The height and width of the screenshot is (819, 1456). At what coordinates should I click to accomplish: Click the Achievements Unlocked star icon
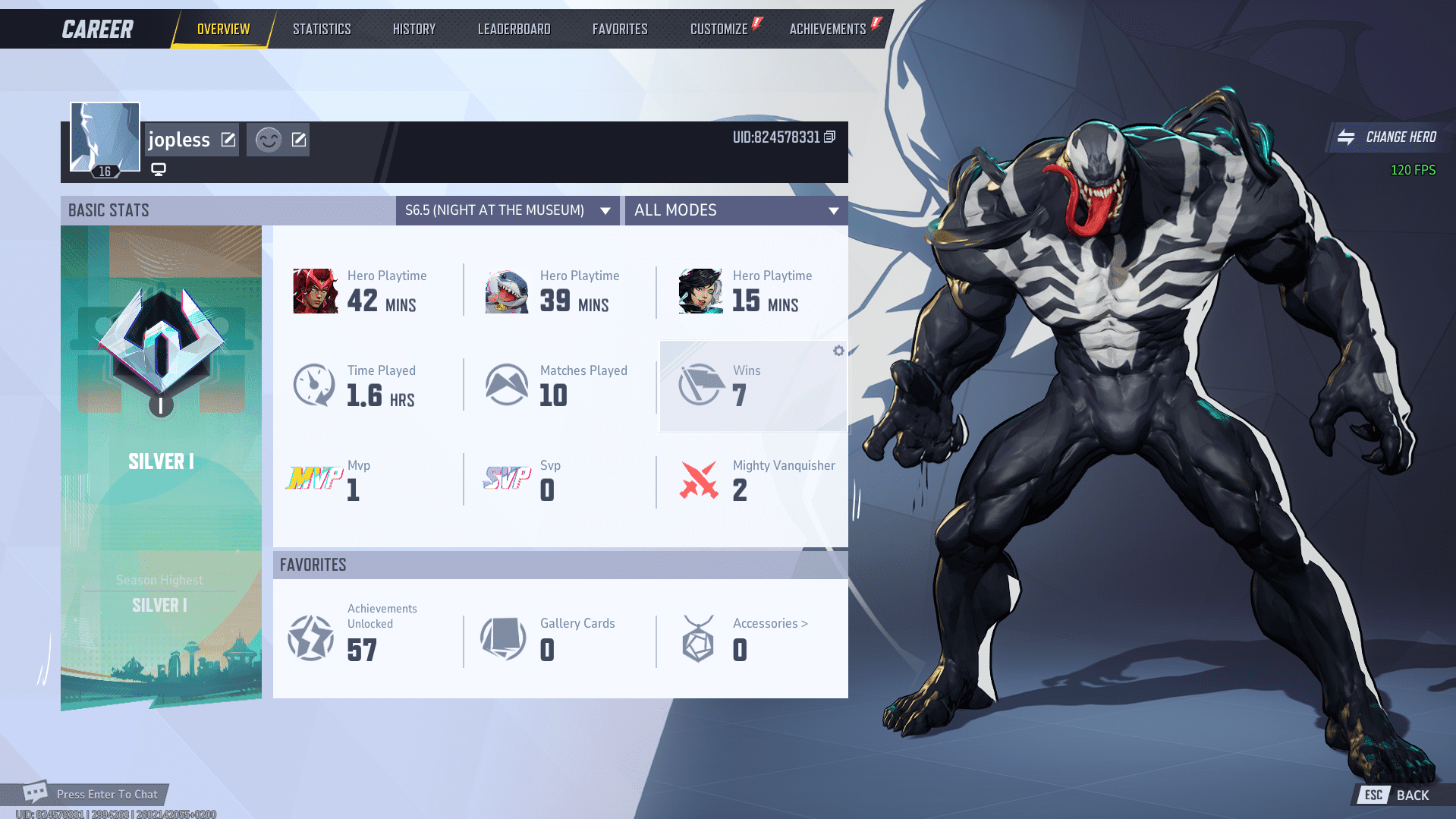310,638
